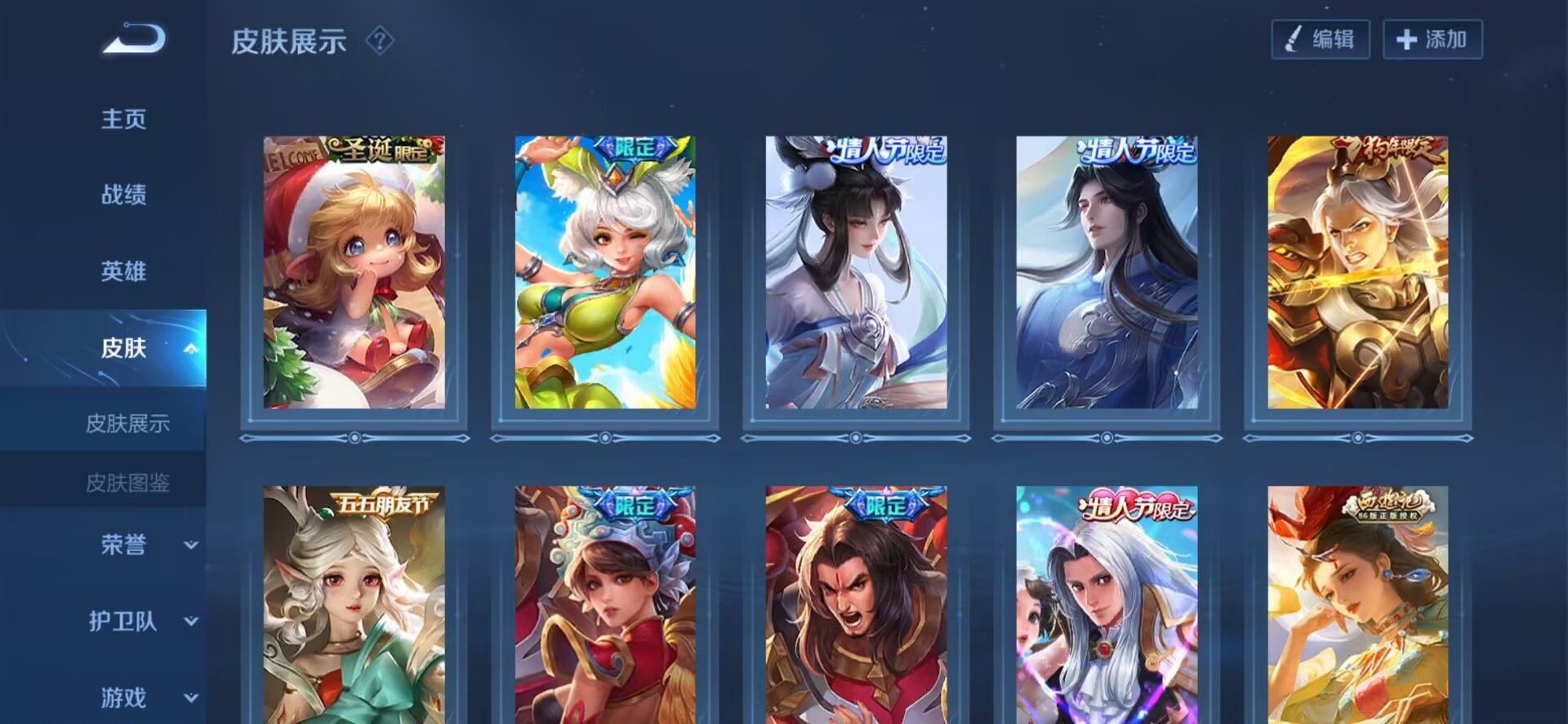Expand the 游戏 section in the sidebar

click(x=192, y=699)
